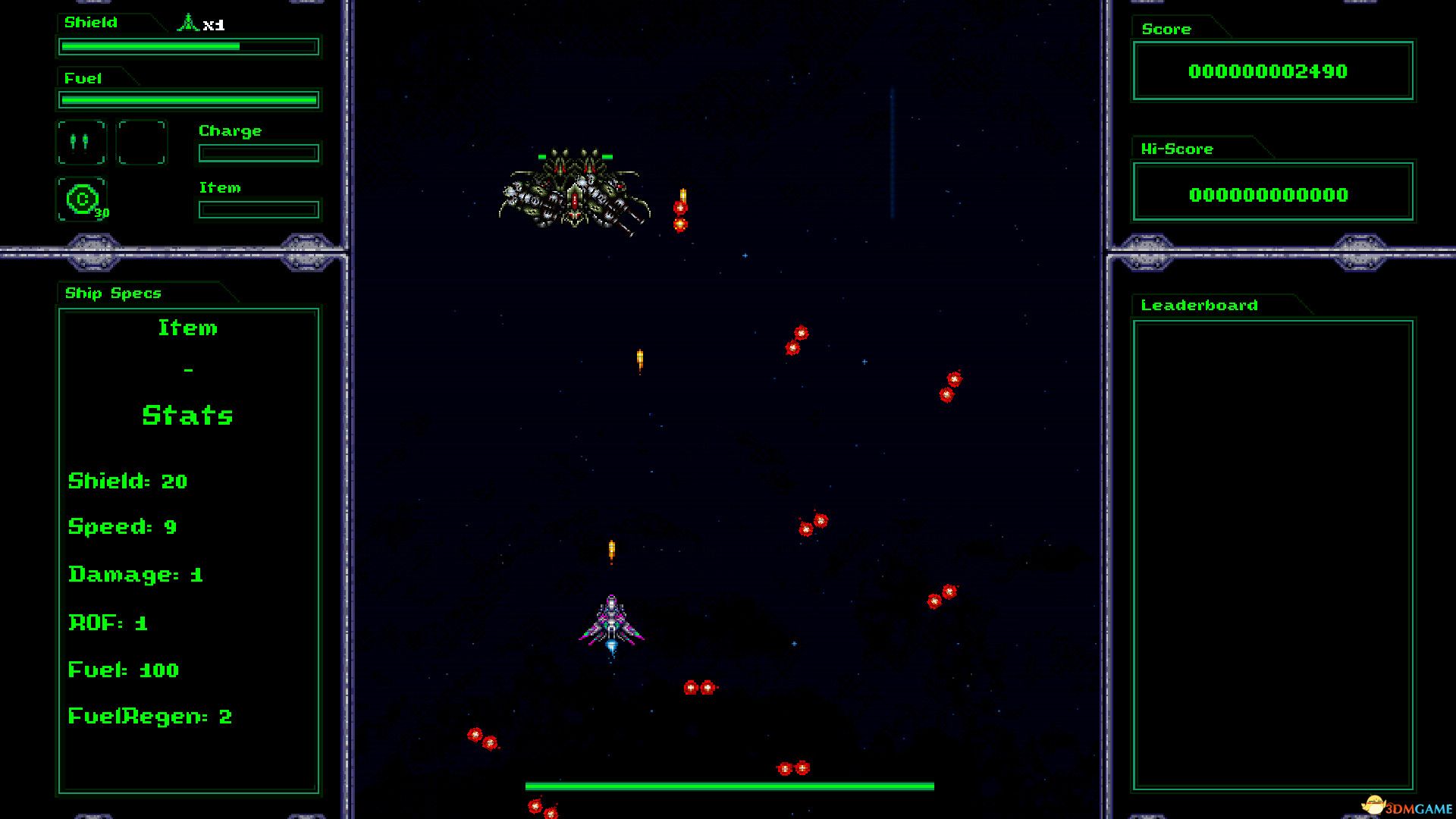Select the twin-missile weapon slot icon
Image resolution: width=1456 pixels, height=819 pixels.
(80, 142)
